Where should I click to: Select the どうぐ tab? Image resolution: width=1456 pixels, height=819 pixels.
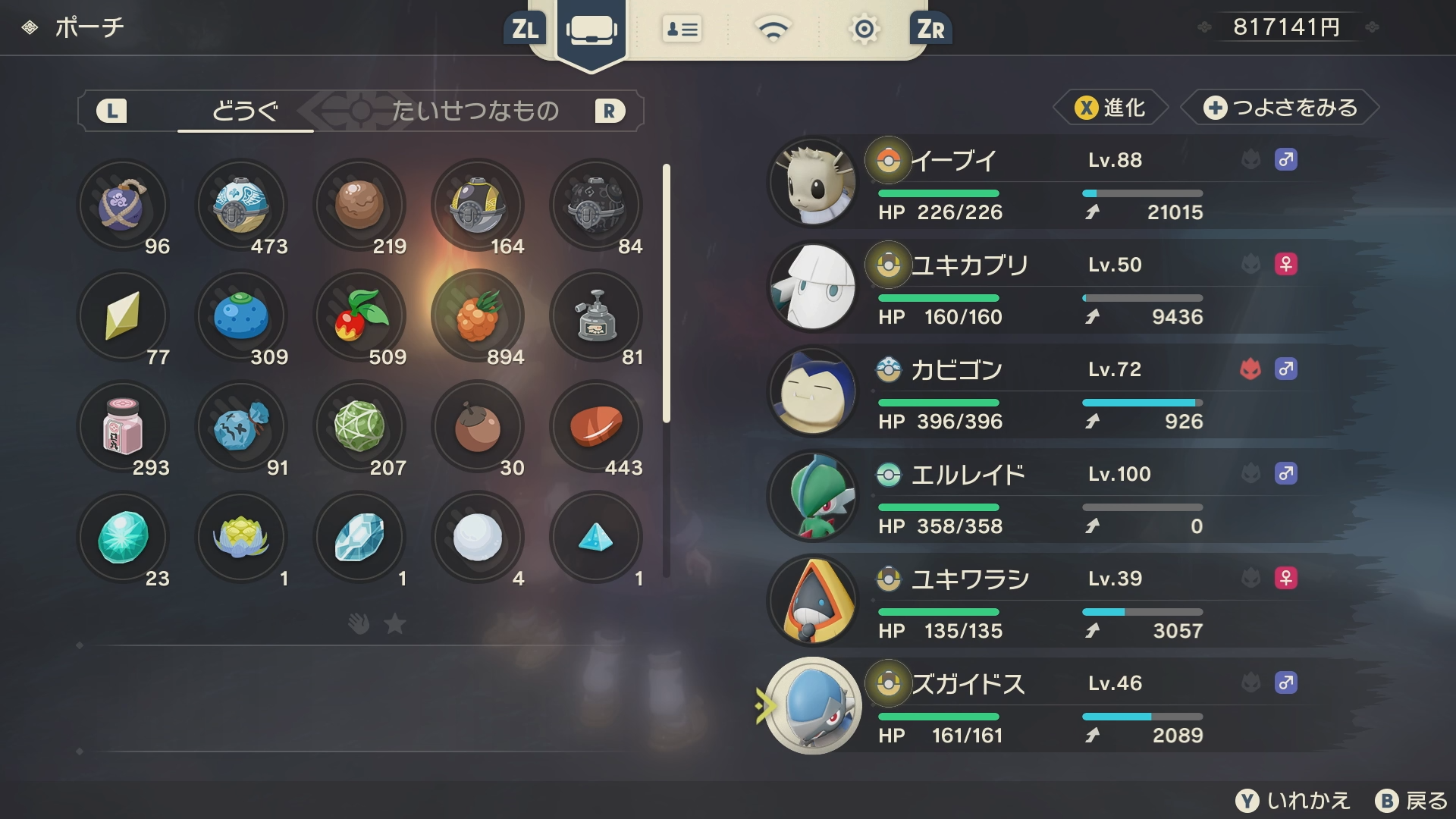(x=245, y=111)
